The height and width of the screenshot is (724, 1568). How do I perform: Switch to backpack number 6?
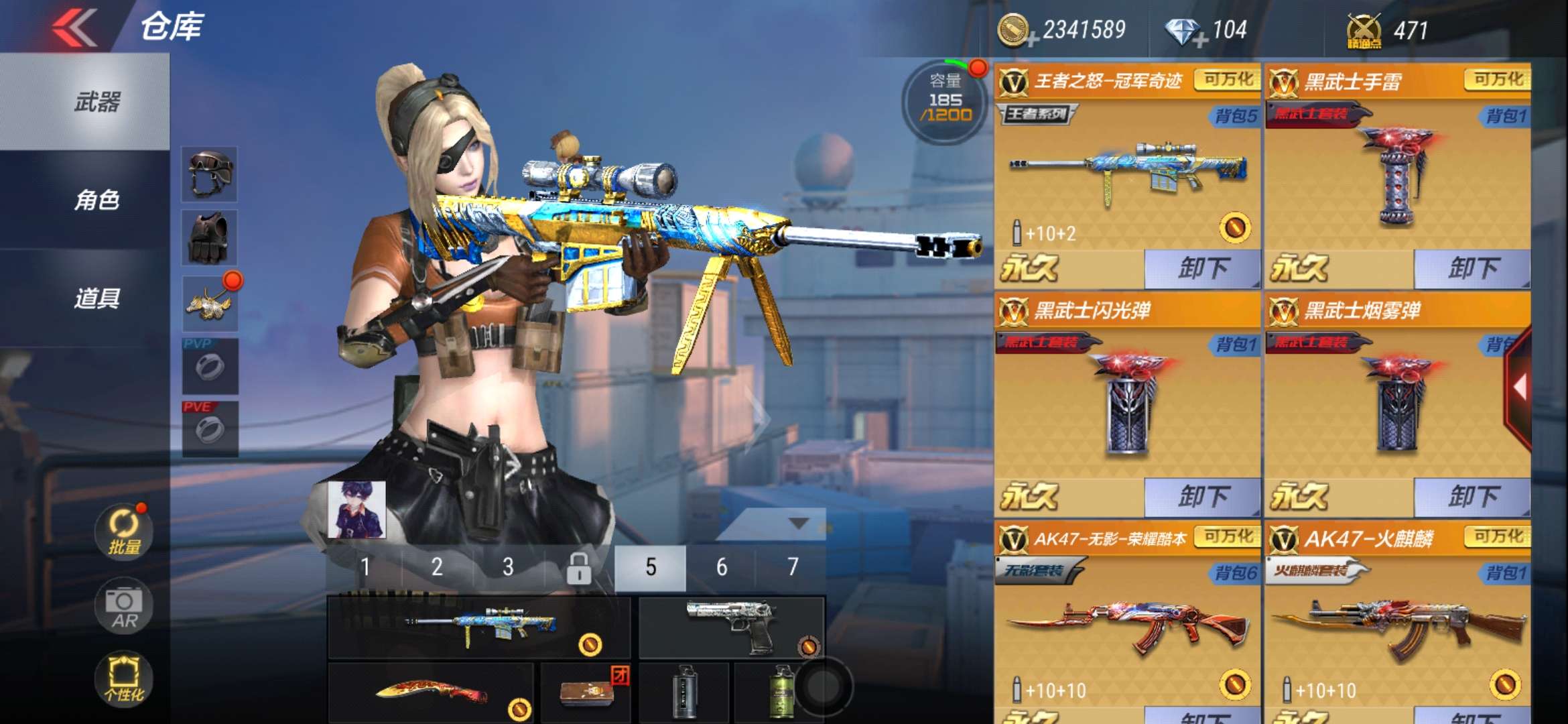coord(721,567)
